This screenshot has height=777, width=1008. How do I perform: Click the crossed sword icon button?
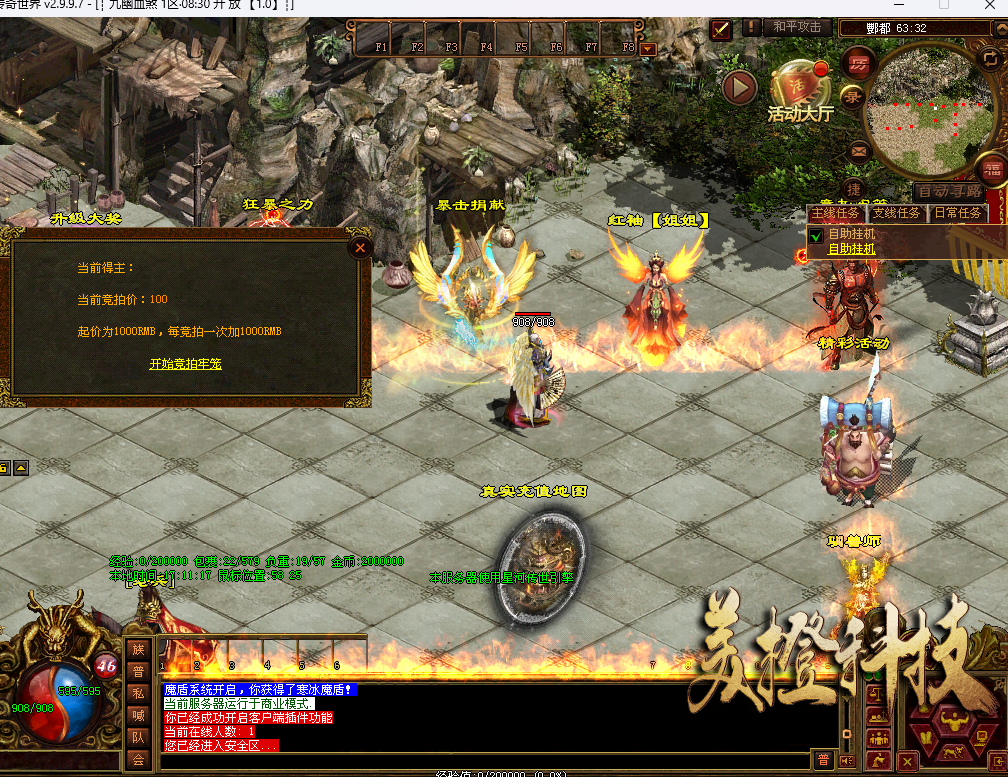pos(721,29)
